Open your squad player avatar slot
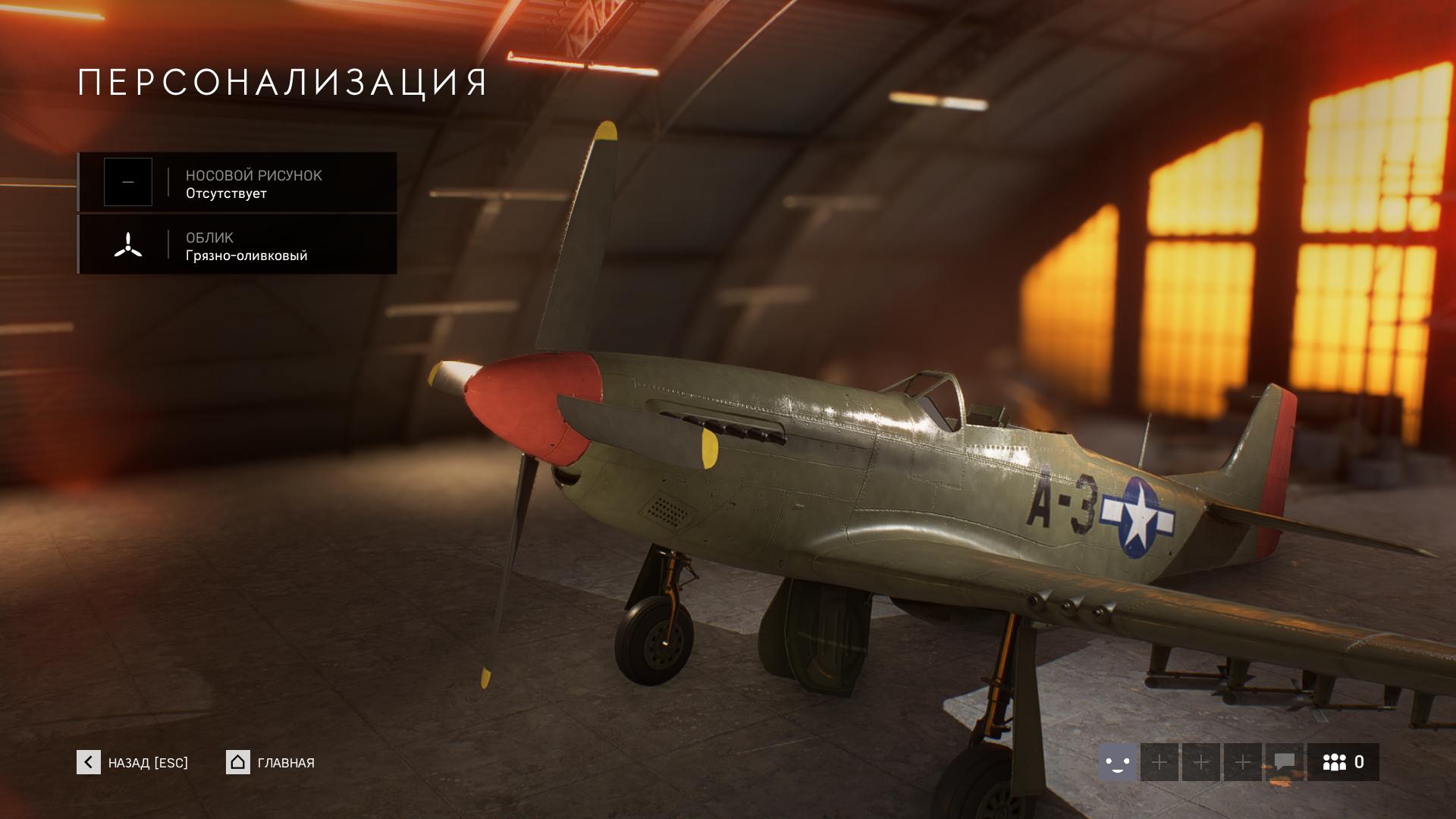The image size is (1456, 819). pos(1117,762)
